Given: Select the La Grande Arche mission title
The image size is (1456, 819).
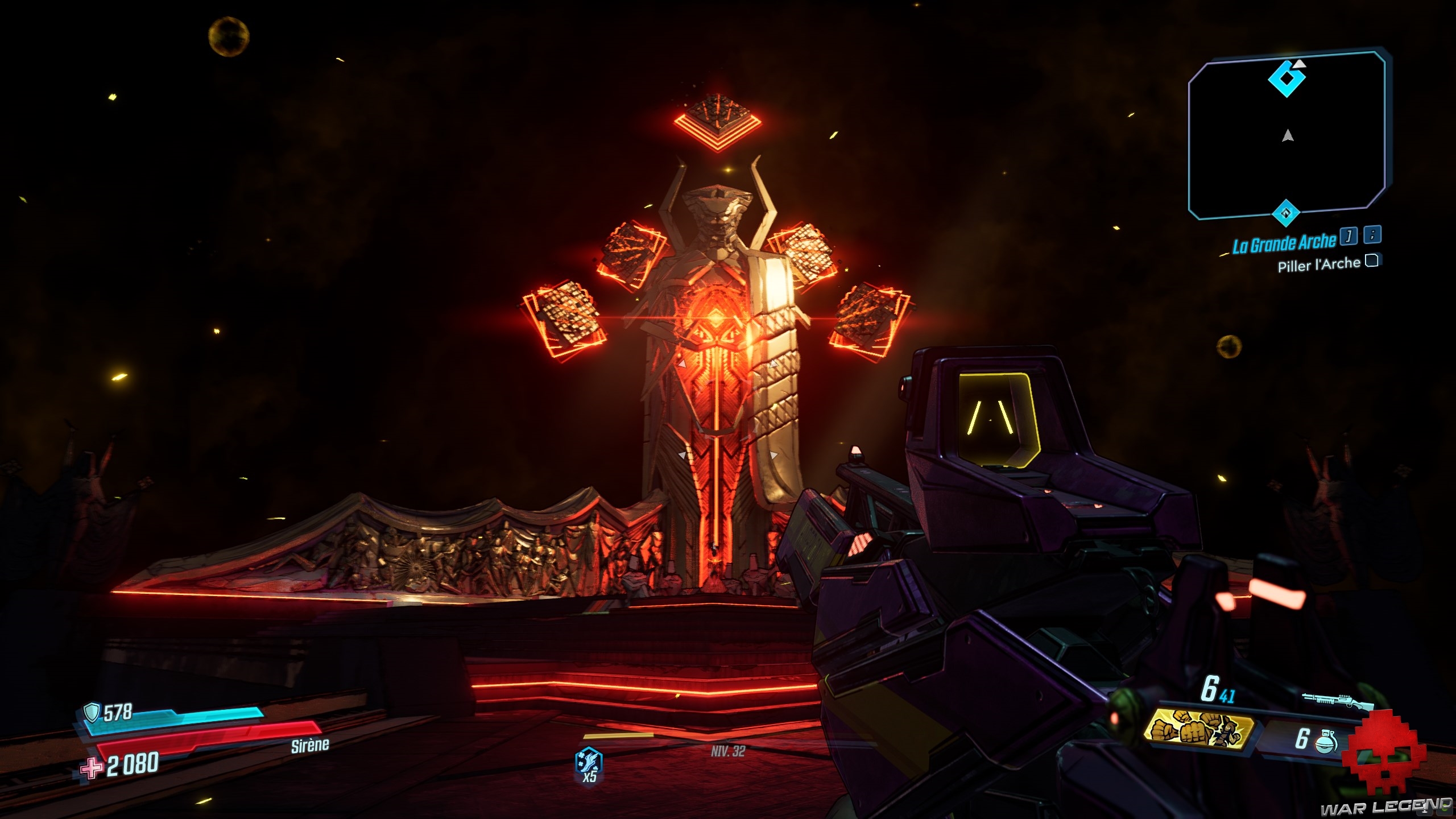Looking at the screenshot, I should (1284, 243).
